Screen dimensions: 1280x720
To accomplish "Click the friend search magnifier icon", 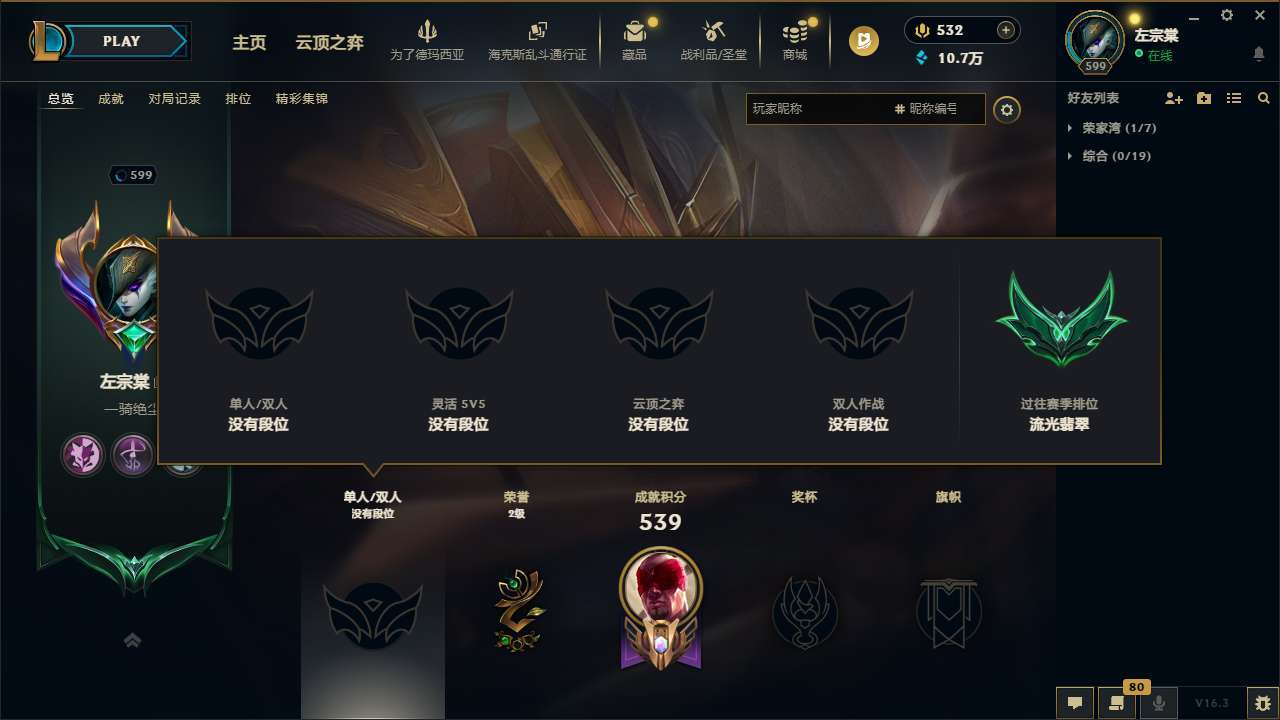I will 1264,98.
